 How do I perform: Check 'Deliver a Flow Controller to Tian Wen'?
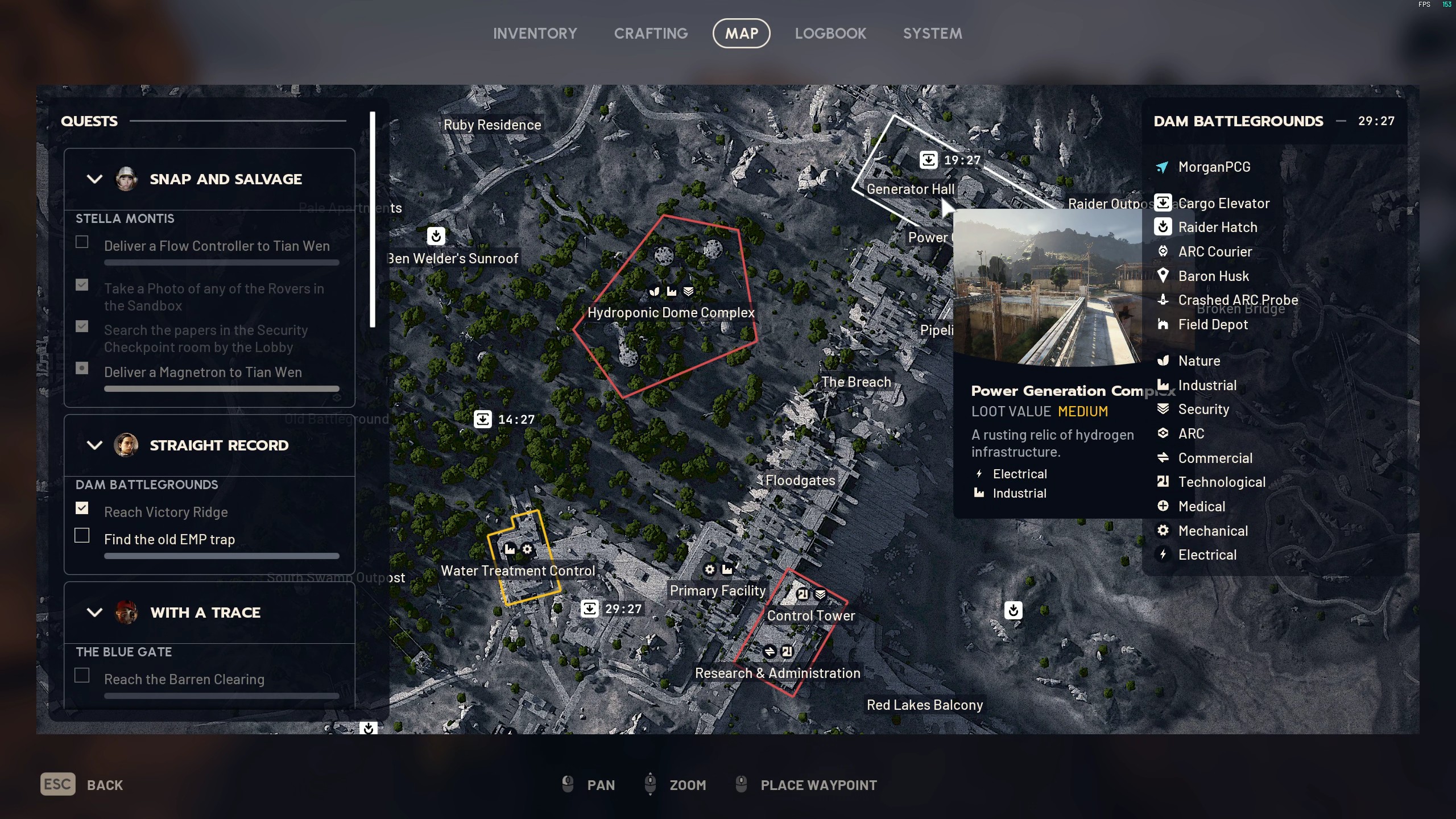[x=82, y=242]
